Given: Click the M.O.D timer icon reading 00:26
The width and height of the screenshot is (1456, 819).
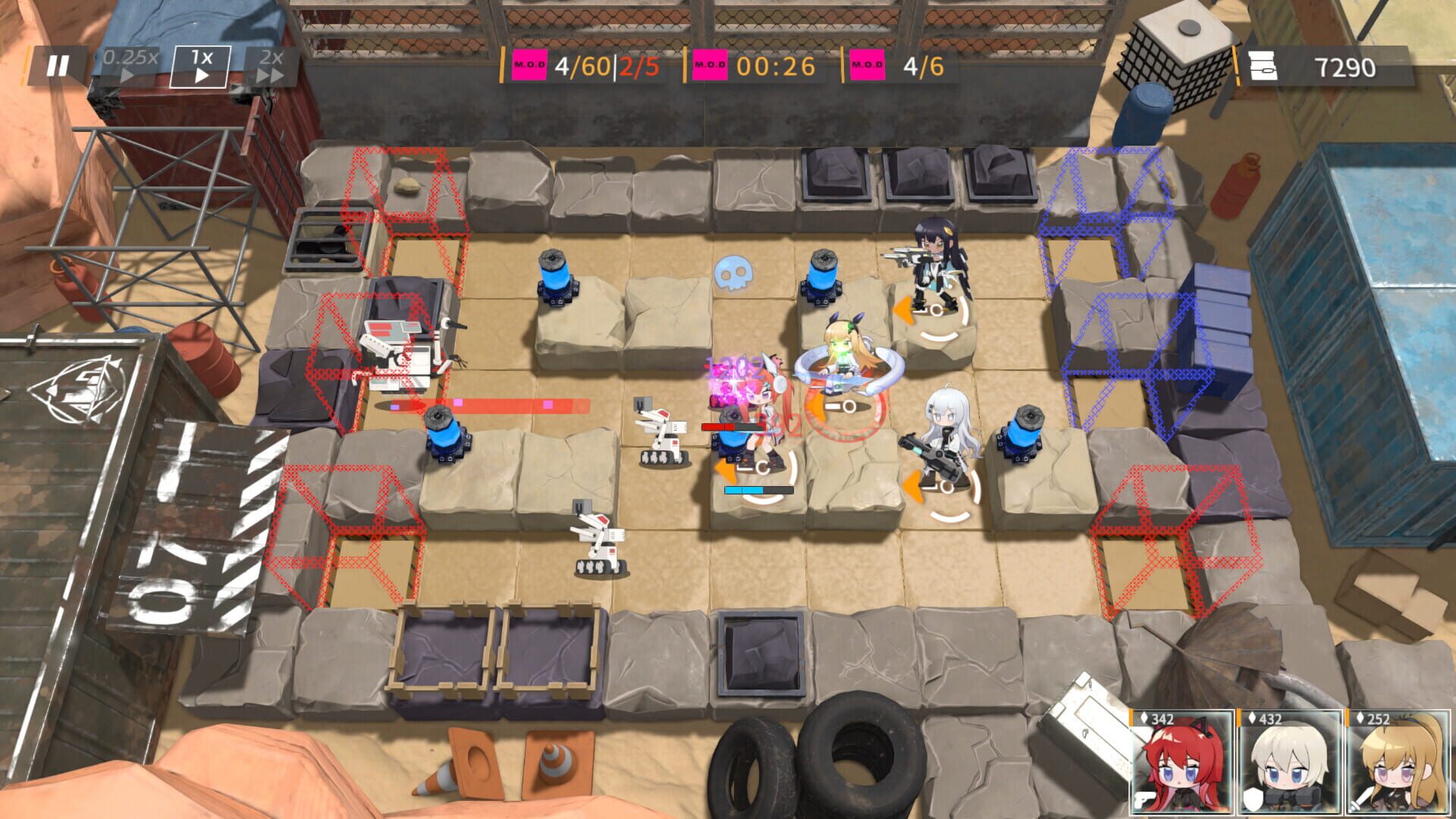Looking at the screenshot, I should pos(711,67).
